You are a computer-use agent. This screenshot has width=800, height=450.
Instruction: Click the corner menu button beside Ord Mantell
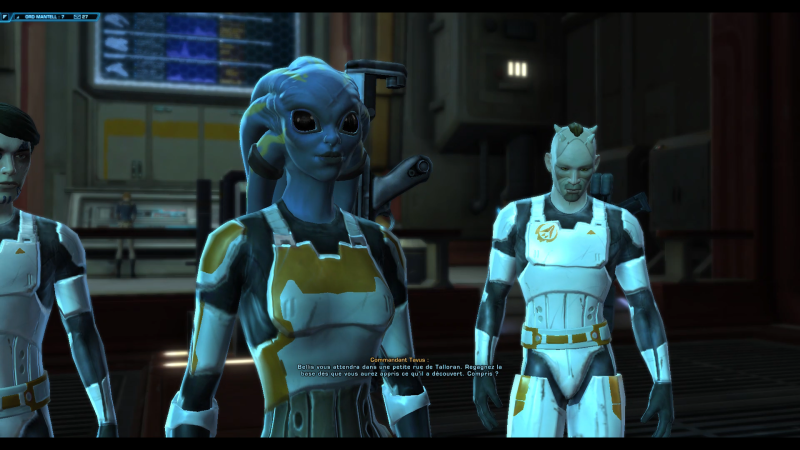click(x=6, y=16)
